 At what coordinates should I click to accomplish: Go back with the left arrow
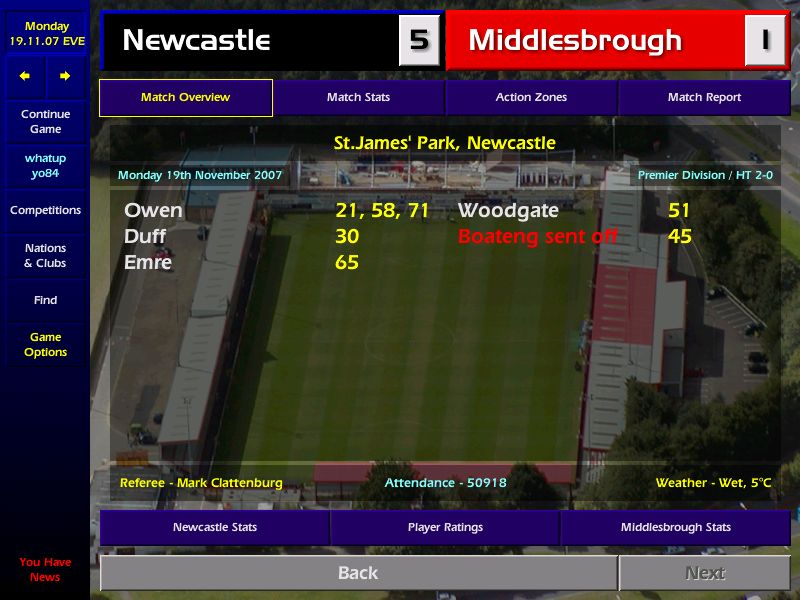click(x=25, y=76)
